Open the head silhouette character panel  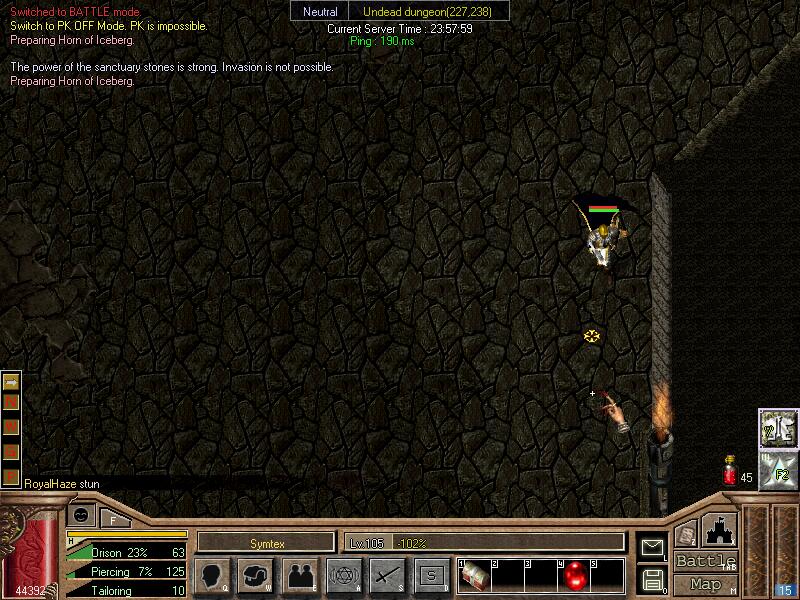pyautogui.click(x=213, y=575)
